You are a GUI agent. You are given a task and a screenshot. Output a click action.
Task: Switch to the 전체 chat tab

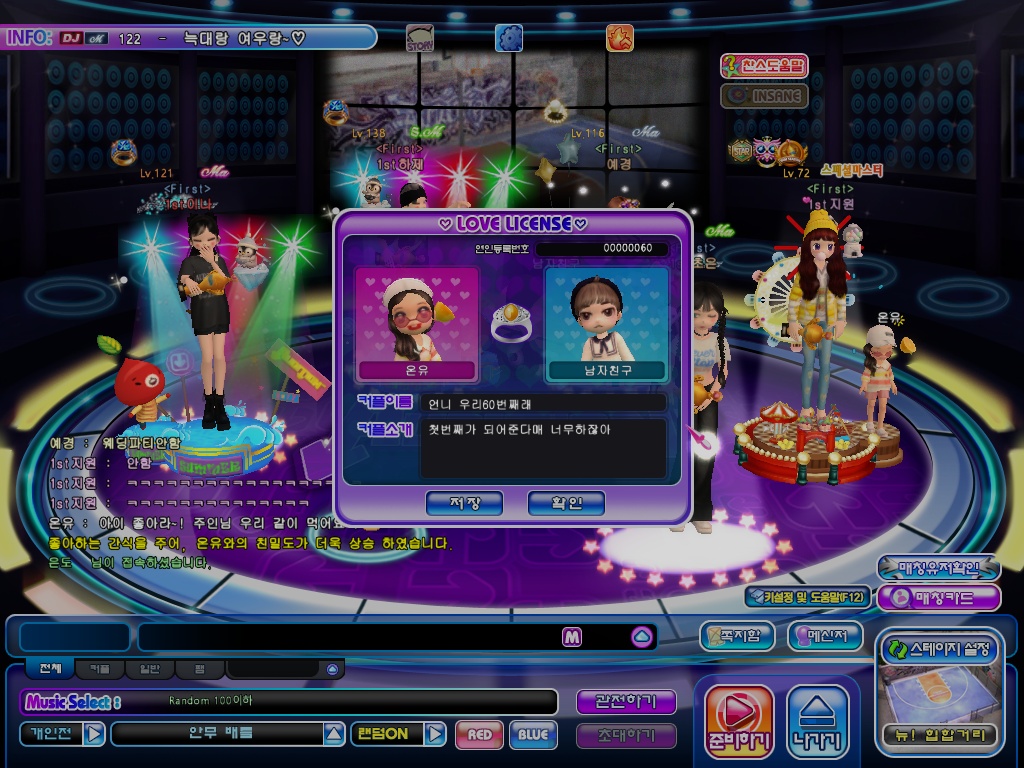pyautogui.click(x=50, y=669)
